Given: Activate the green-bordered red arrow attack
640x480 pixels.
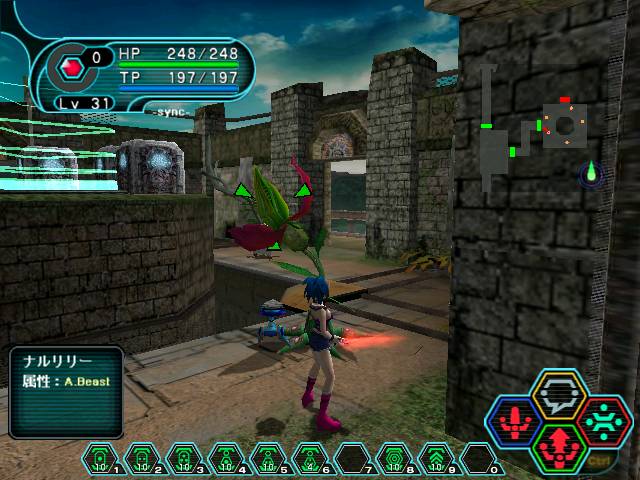Looking at the screenshot, I should [x=560, y=446].
